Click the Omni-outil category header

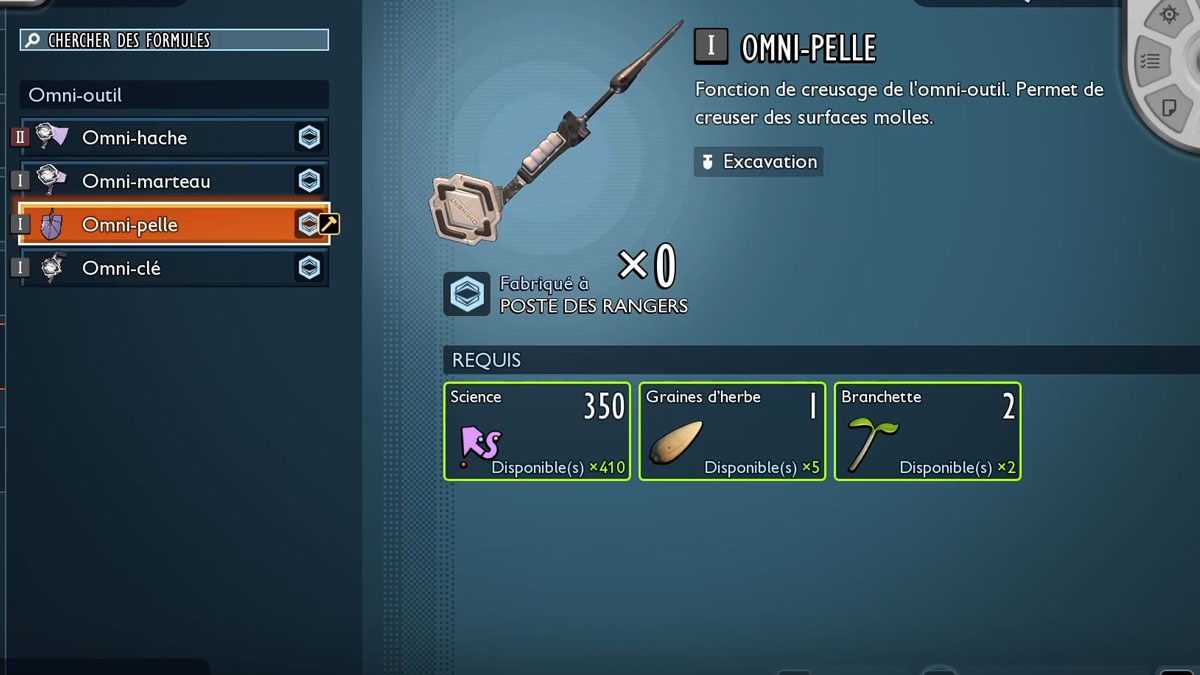click(174, 95)
